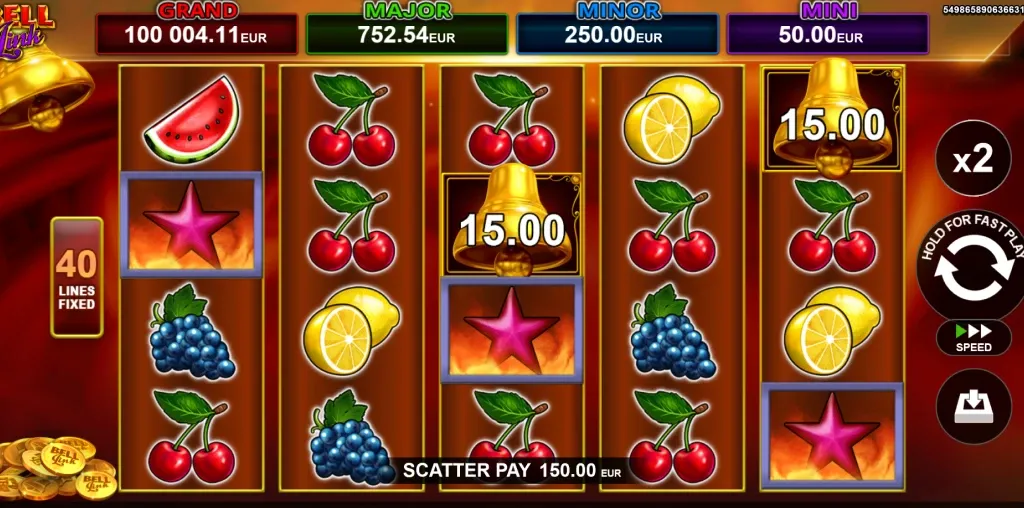Screen dimensions: 1024x508
Task: Open the 40 Lines Fixed panel
Action: coord(77,277)
